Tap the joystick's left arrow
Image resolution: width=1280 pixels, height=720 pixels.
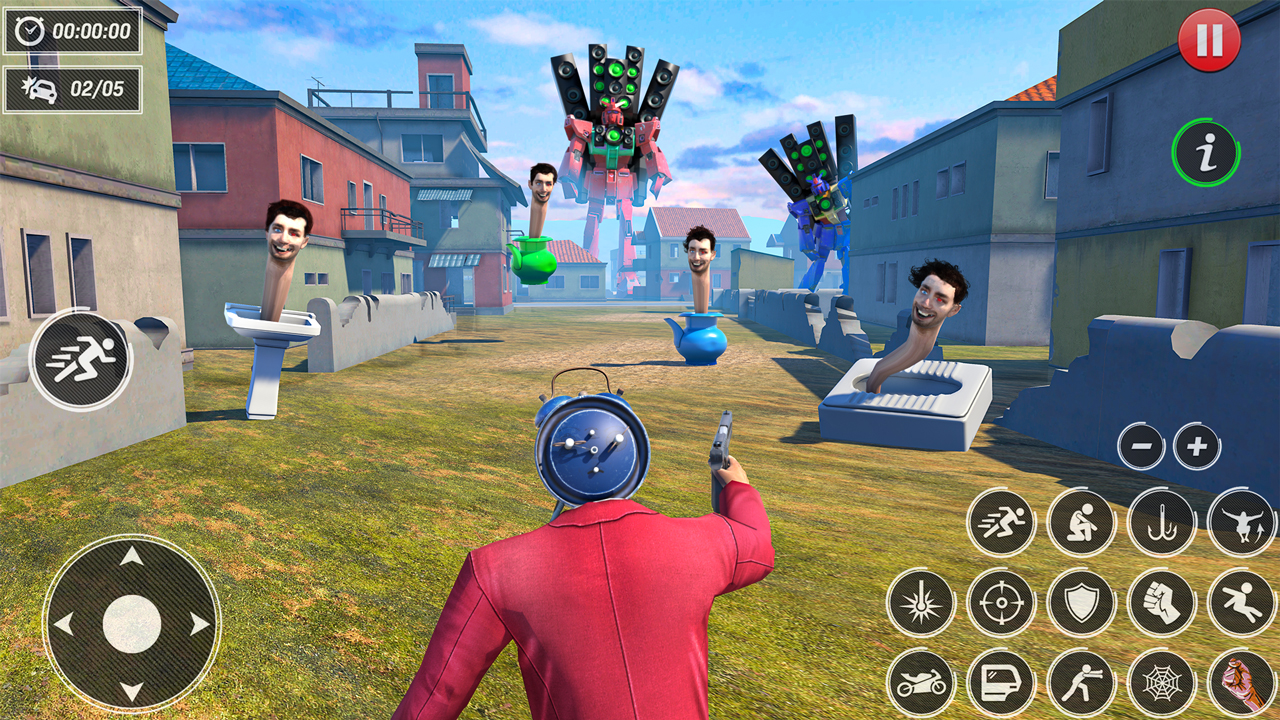pos(63,624)
